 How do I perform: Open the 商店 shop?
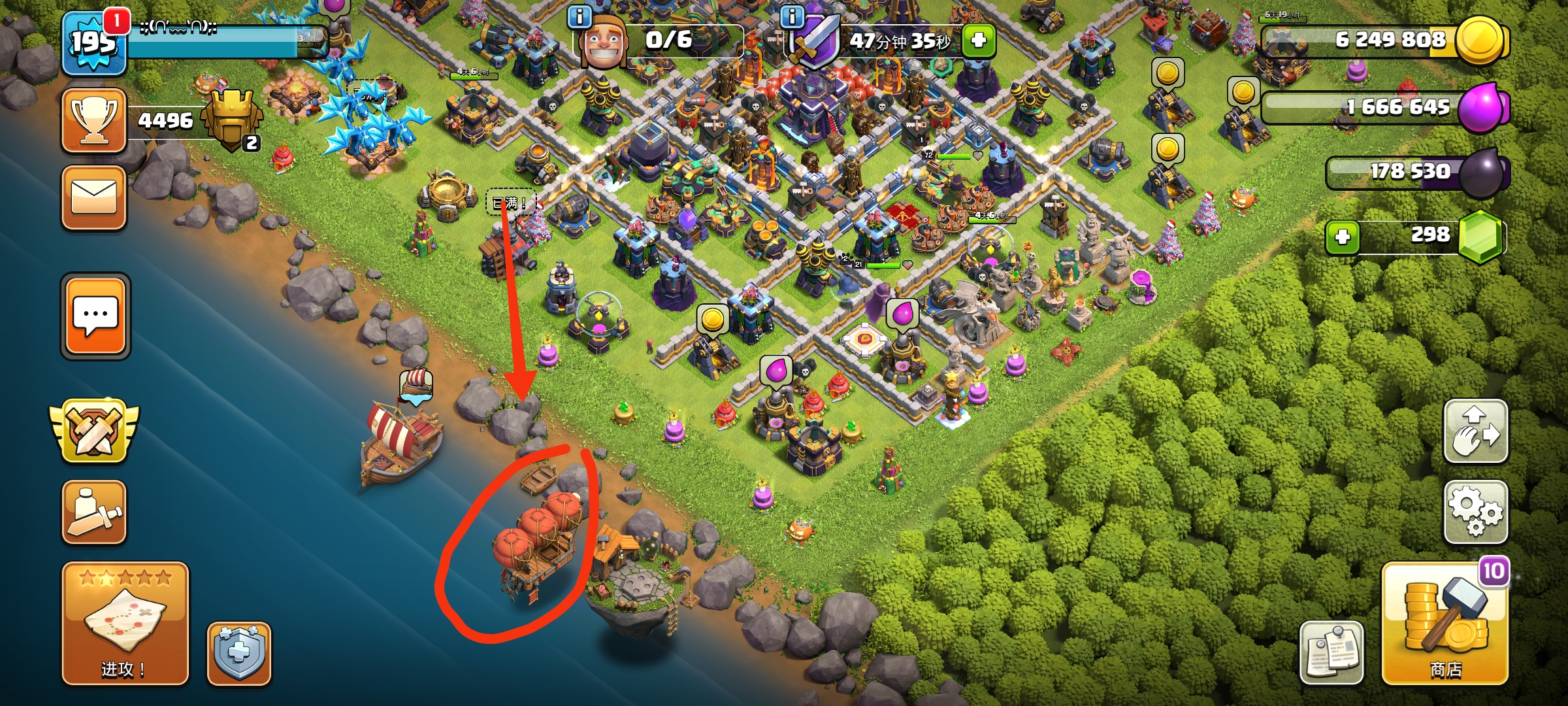[x=1445, y=623]
